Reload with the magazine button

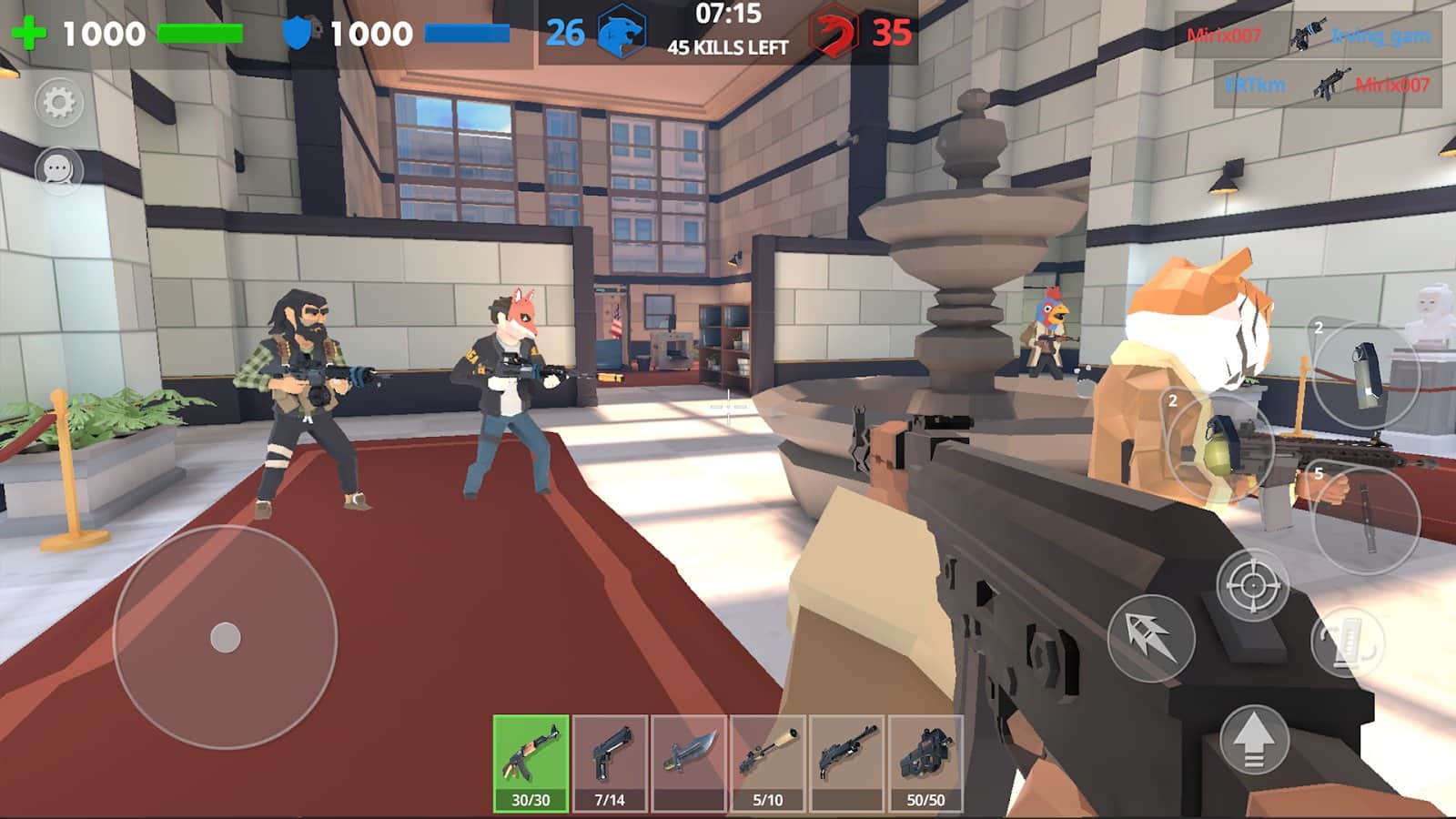(x=1348, y=641)
